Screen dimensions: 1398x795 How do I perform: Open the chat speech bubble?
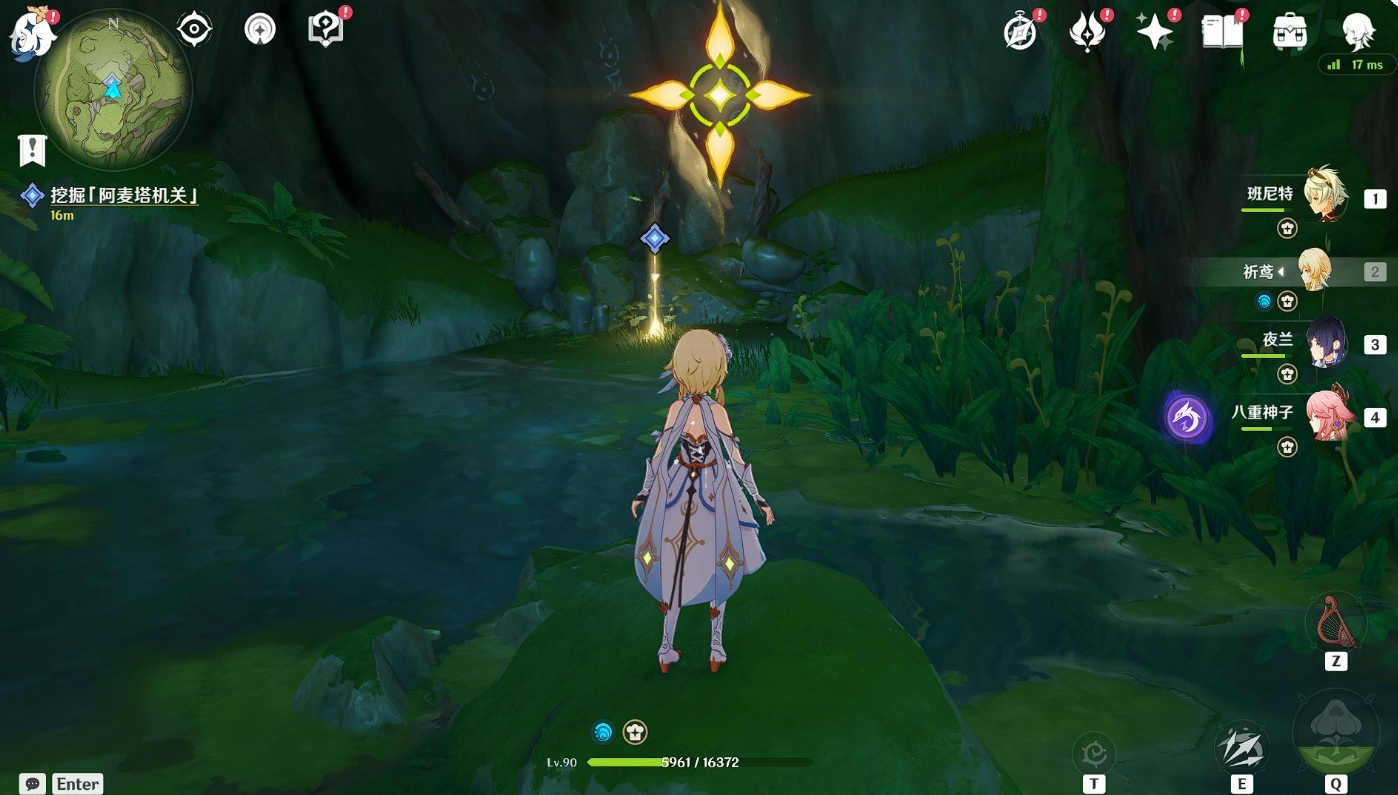coord(33,784)
